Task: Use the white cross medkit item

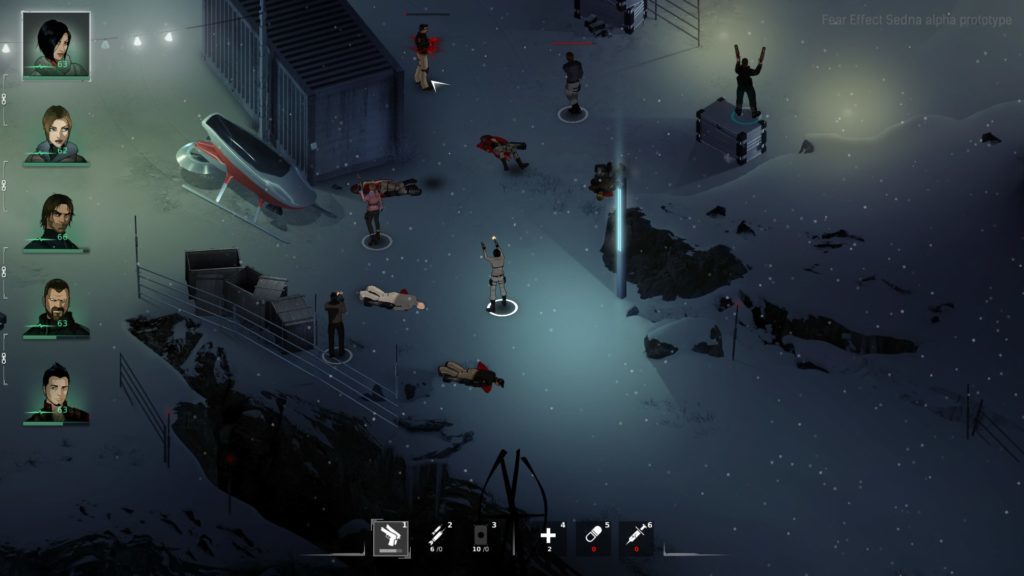Action: click(548, 538)
